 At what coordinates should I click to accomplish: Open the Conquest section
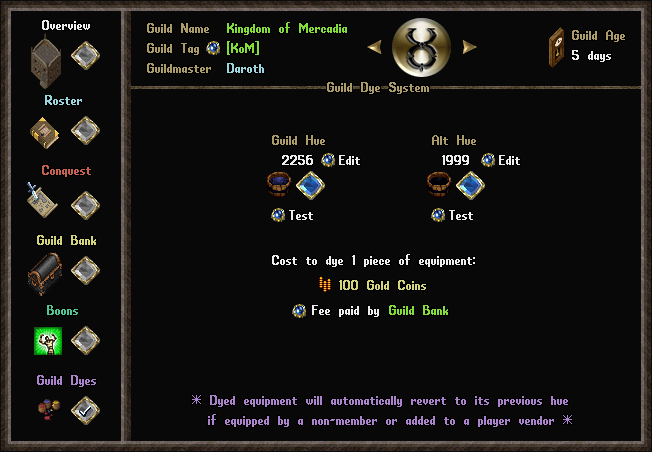click(x=85, y=204)
